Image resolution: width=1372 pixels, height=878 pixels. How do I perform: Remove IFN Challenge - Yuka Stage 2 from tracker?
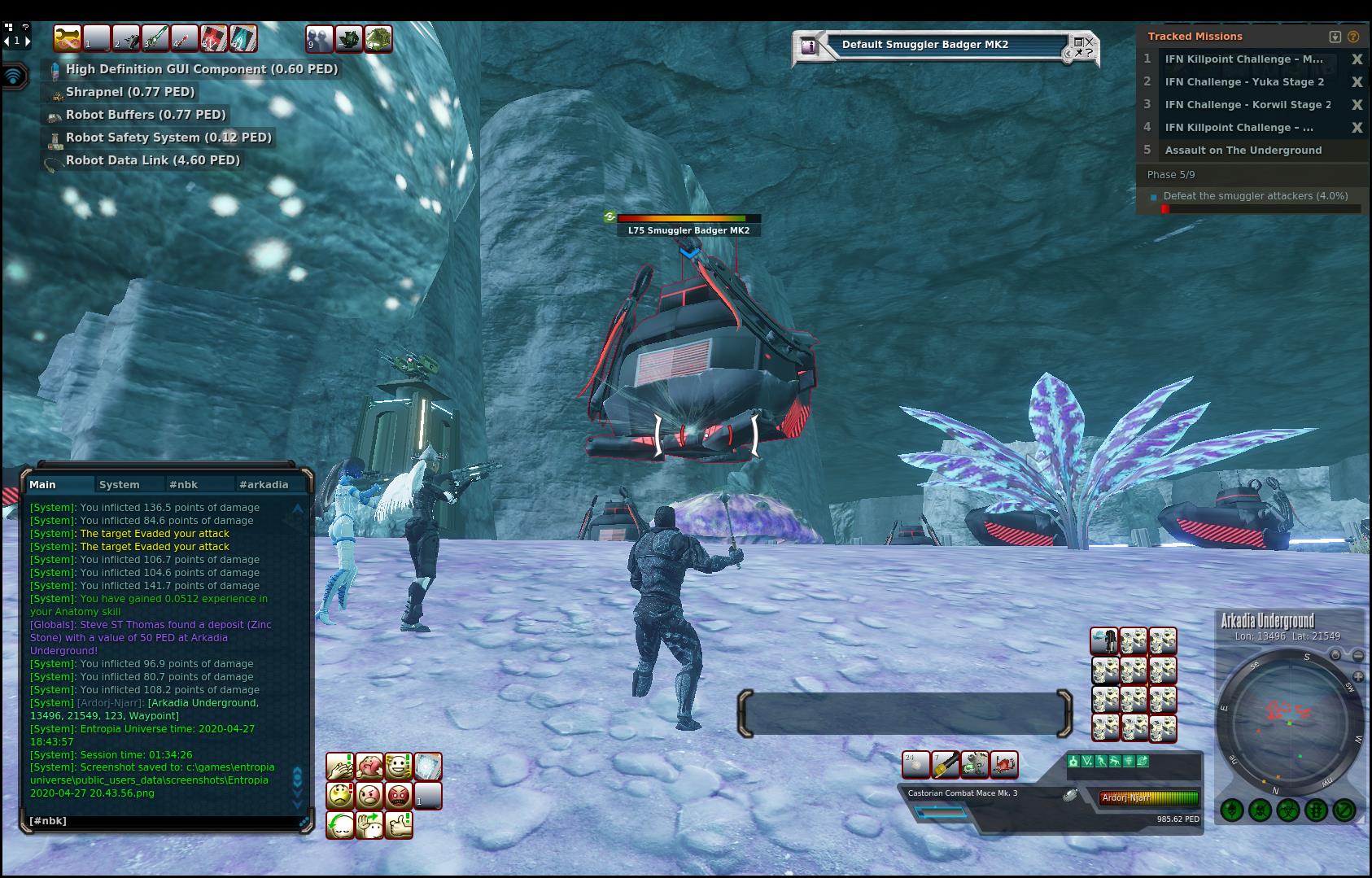click(1357, 82)
